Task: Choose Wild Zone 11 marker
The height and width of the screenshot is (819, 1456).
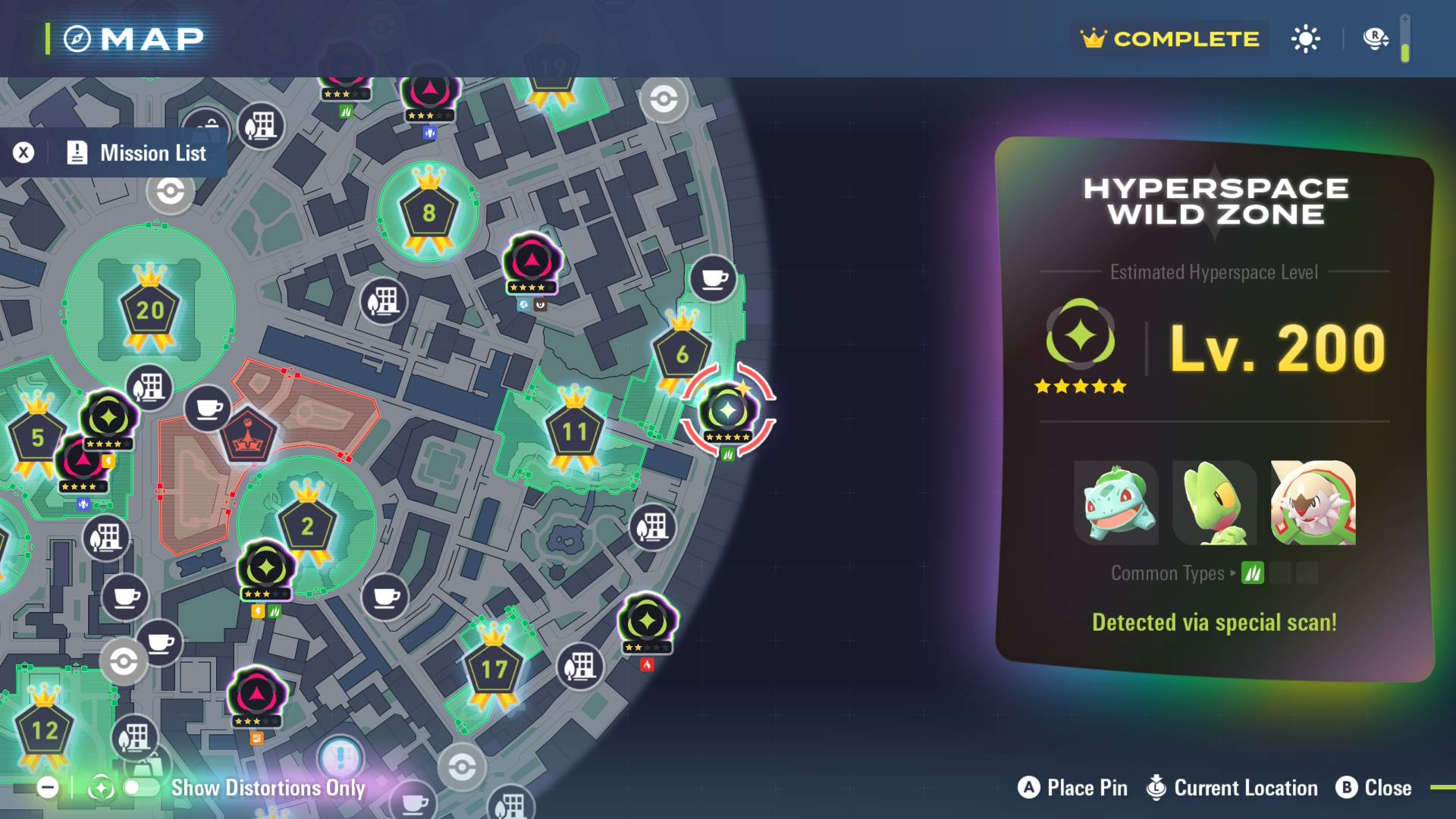Action: point(574,432)
